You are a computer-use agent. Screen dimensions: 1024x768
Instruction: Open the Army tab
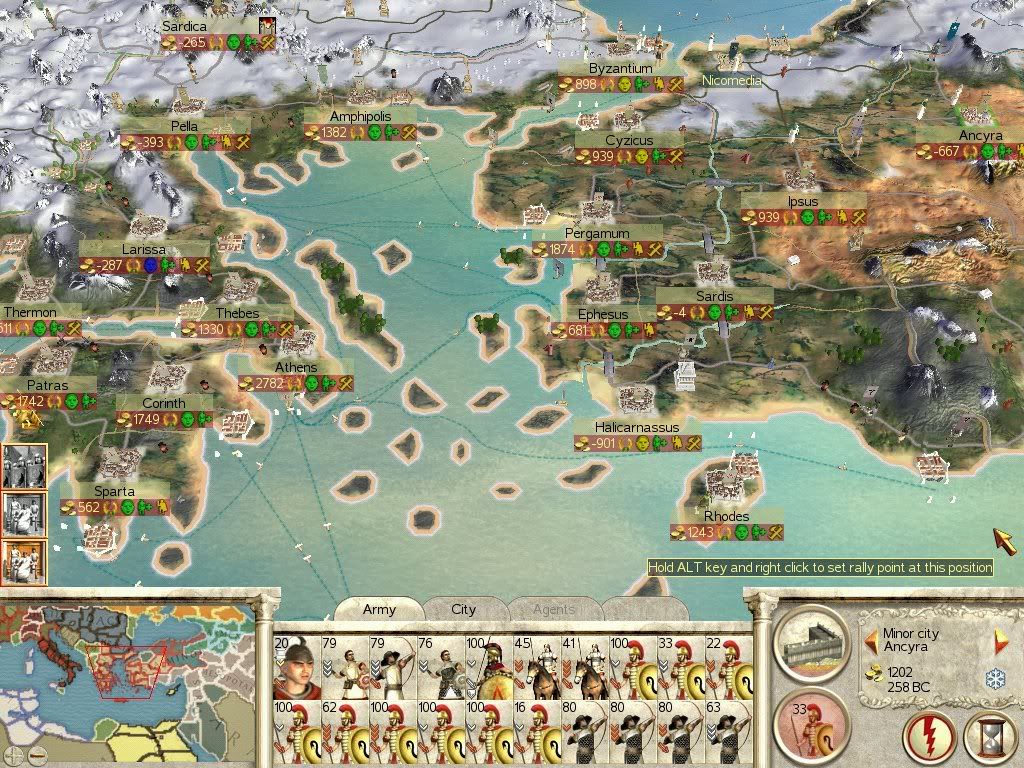pos(379,609)
